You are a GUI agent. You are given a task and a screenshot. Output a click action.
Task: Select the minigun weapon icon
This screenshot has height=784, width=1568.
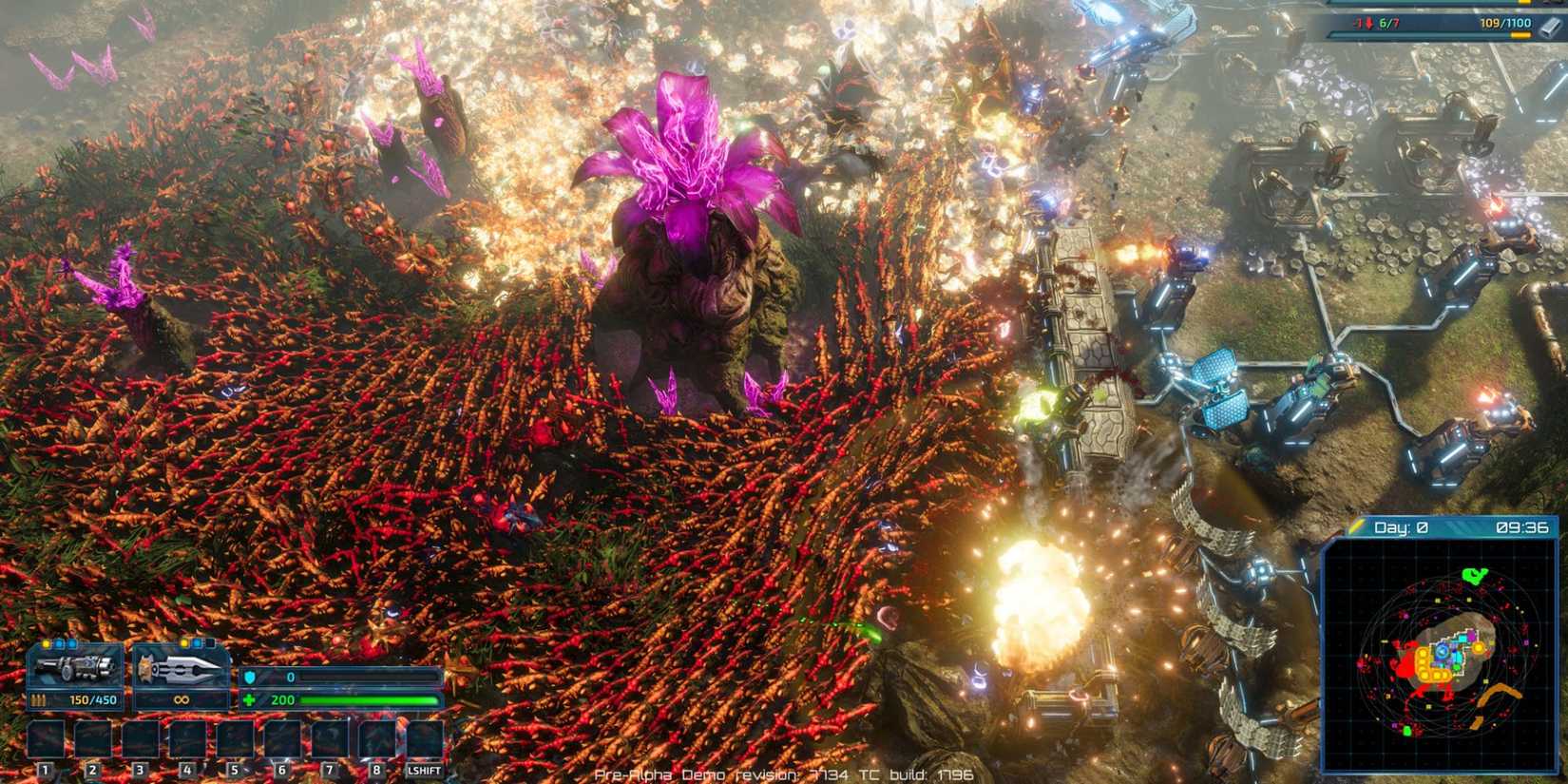(75, 667)
